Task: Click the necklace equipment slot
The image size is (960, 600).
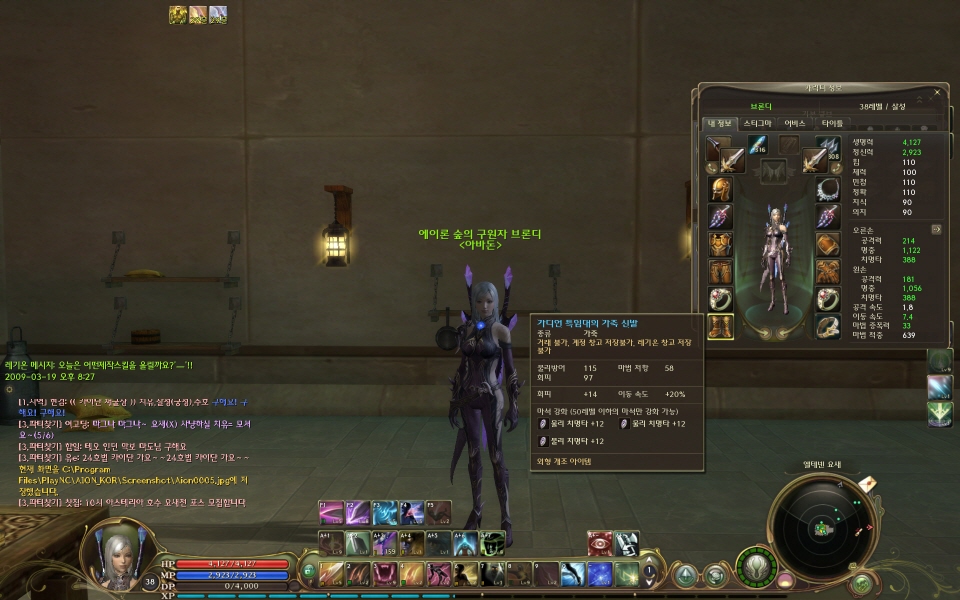Action: tap(828, 190)
